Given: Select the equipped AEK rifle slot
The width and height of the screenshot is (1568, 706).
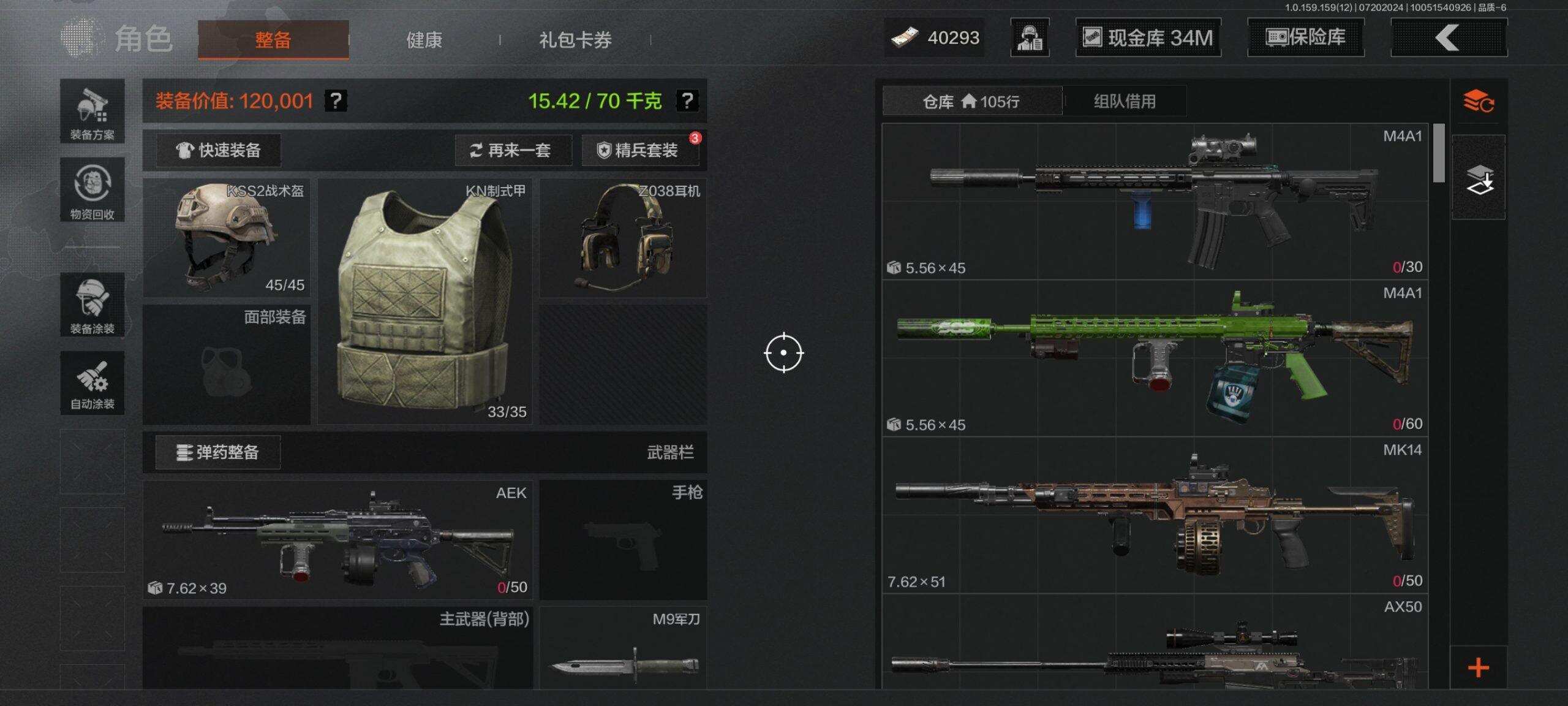Looking at the screenshot, I should (337, 539).
